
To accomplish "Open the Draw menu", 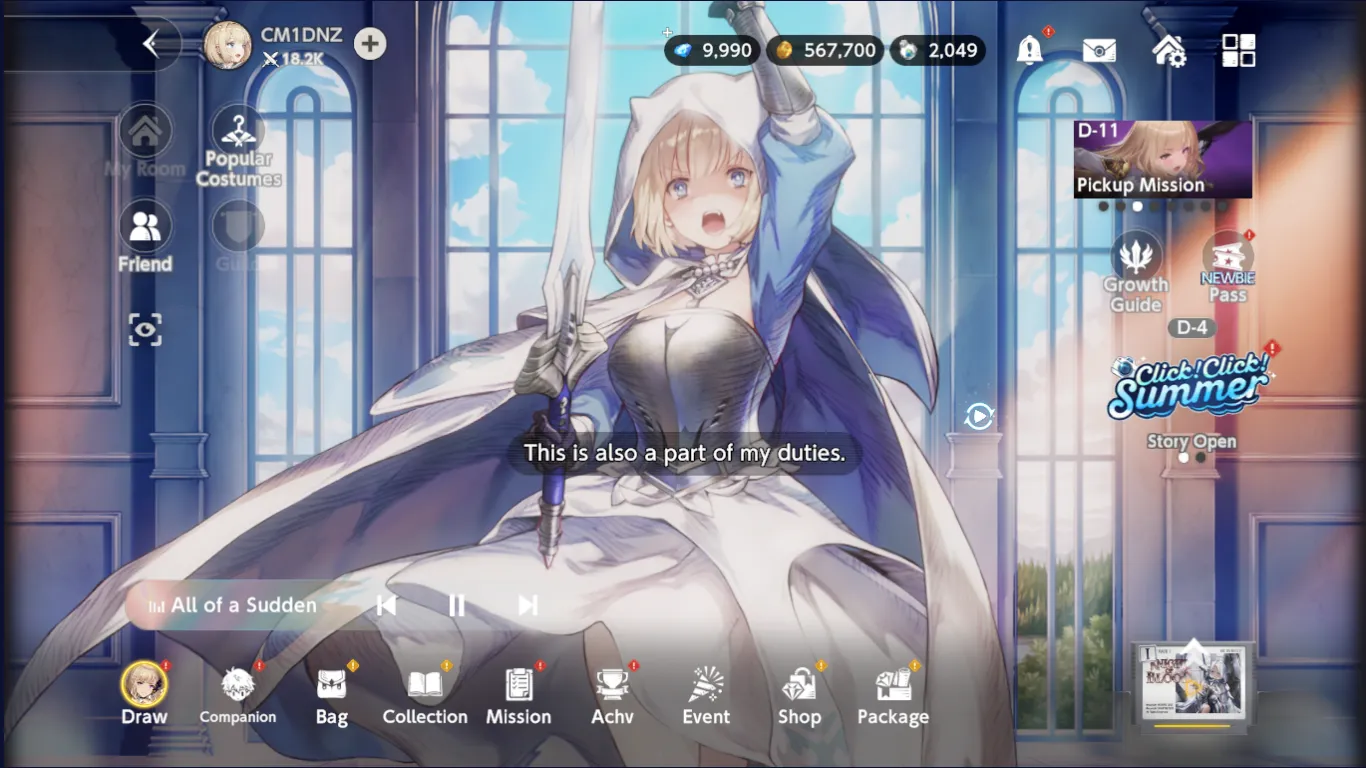I will click(x=145, y=694).
